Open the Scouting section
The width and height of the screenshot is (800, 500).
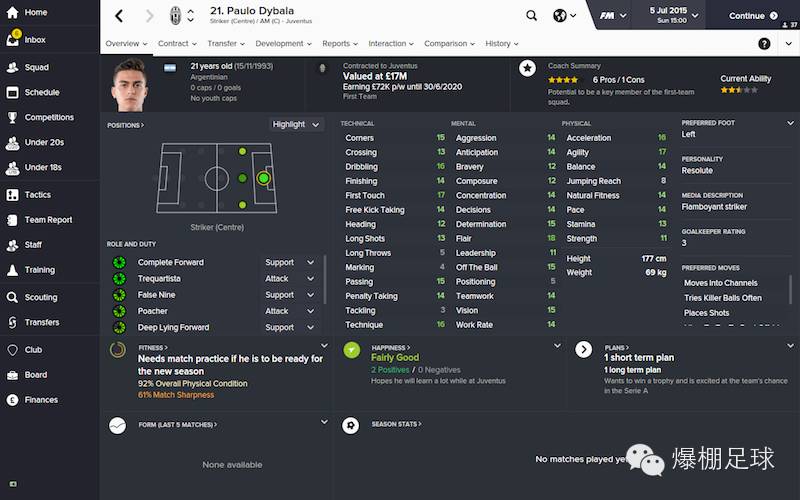point(40,297)
